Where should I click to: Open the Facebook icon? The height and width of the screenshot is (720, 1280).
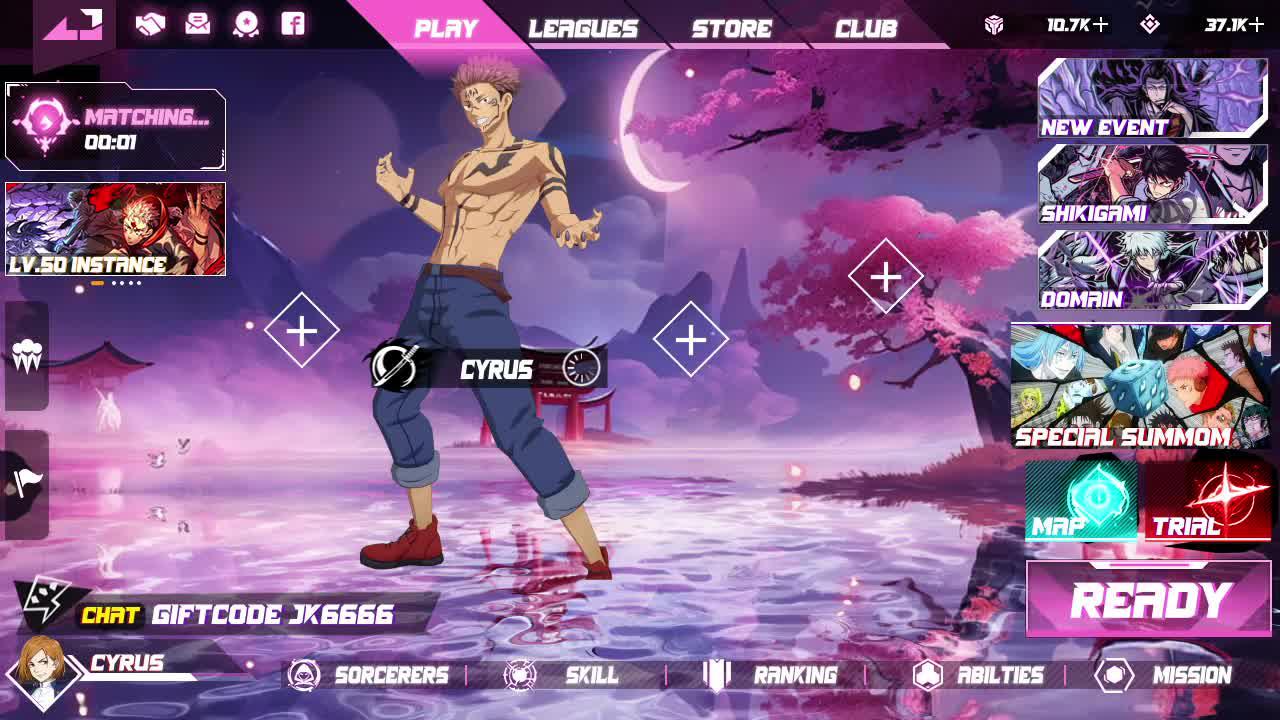[292, 24]
